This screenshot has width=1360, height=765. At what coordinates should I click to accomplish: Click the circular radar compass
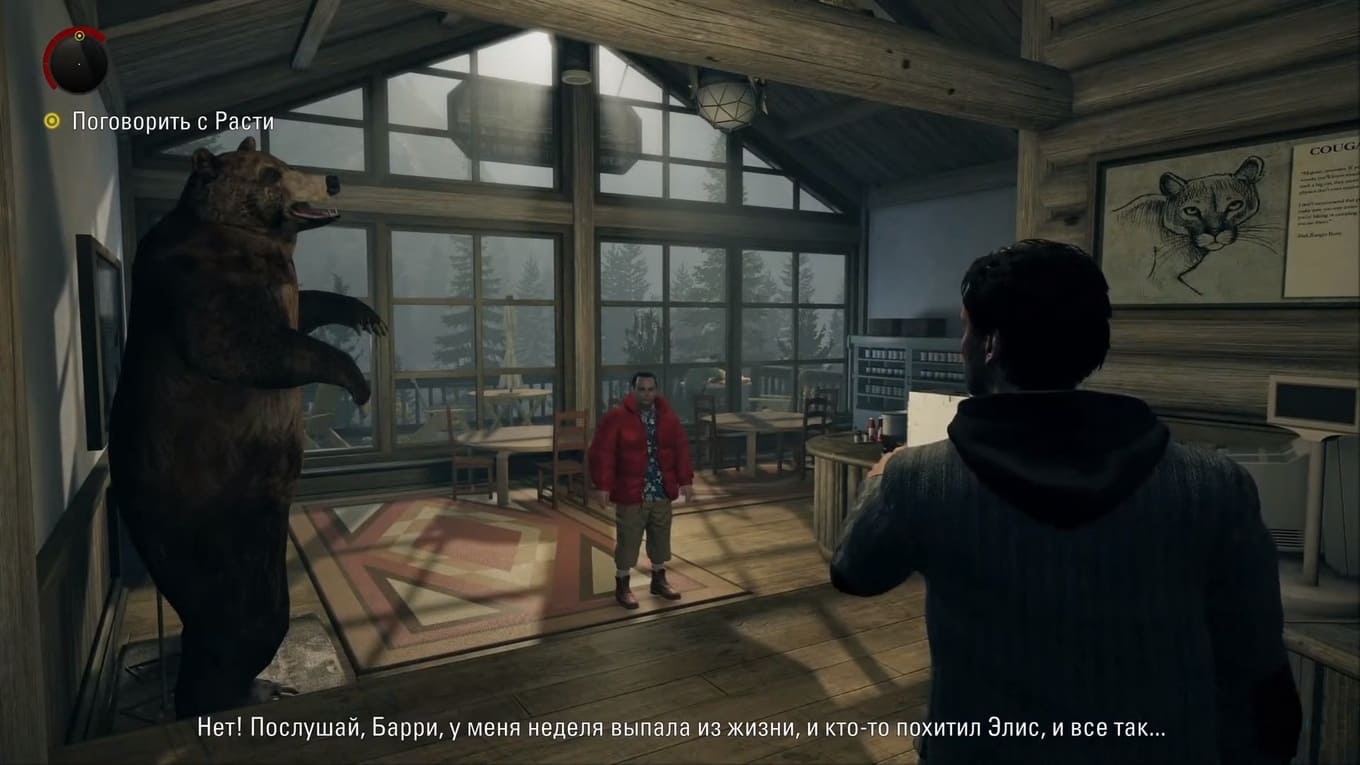coord(76,60)
